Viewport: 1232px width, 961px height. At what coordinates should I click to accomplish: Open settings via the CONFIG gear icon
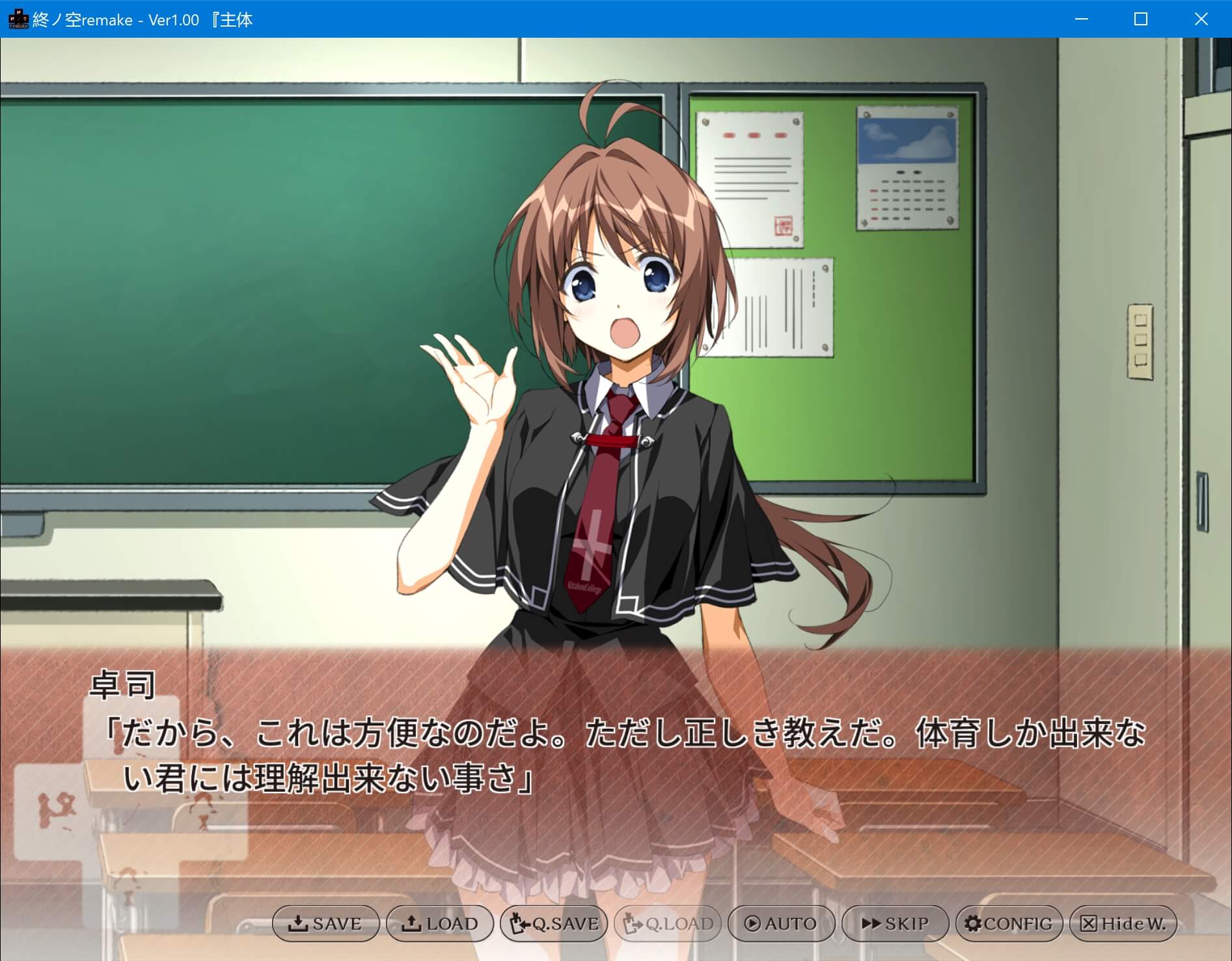click(x=974, y=923)
